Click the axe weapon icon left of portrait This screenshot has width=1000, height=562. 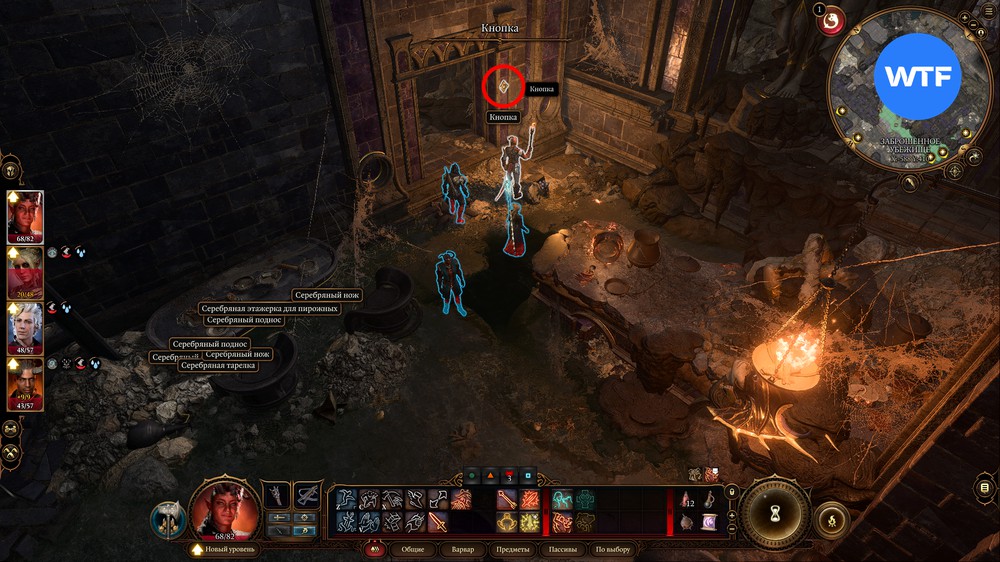(166, 519)
